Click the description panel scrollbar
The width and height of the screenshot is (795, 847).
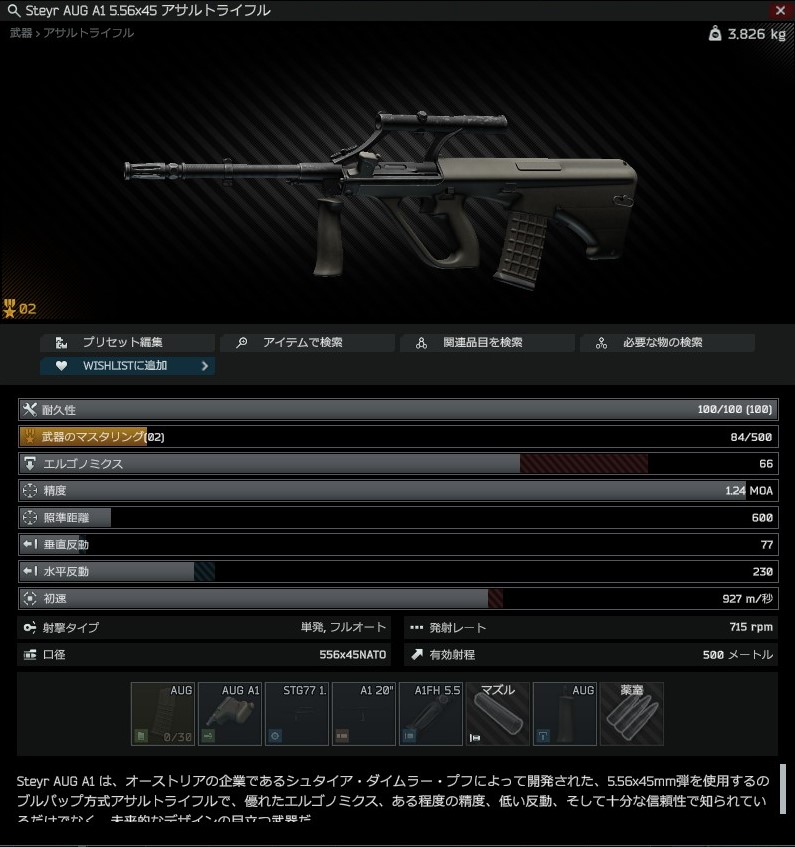coord(783,790)
